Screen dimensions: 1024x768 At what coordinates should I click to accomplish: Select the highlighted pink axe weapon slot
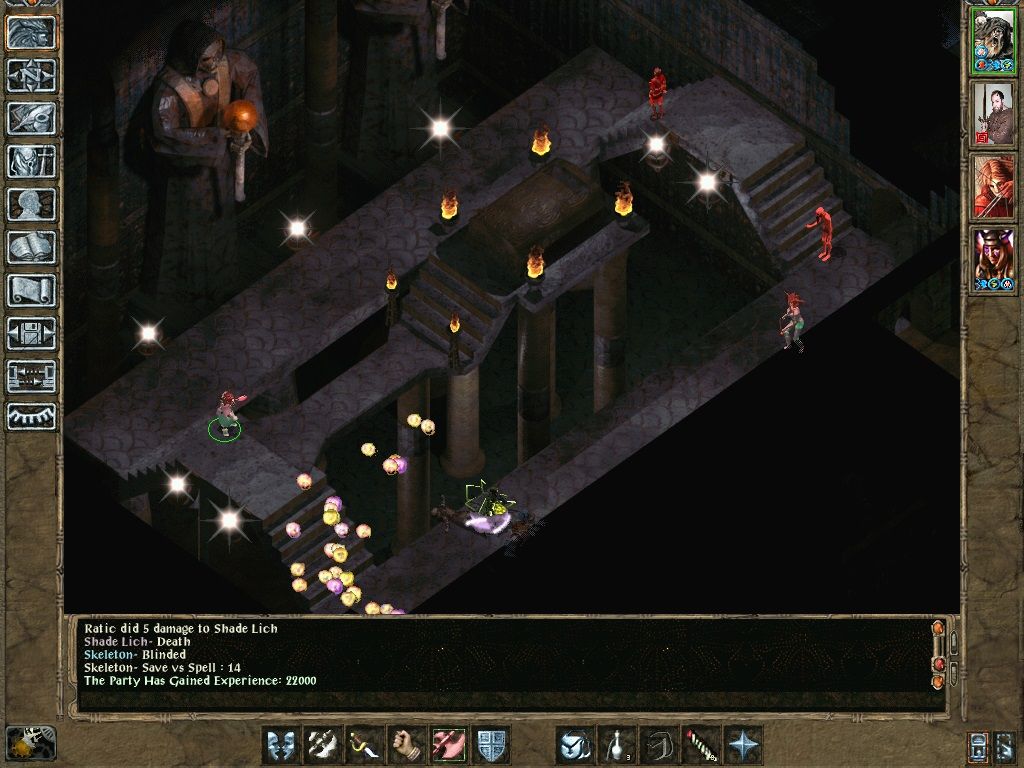449,745
